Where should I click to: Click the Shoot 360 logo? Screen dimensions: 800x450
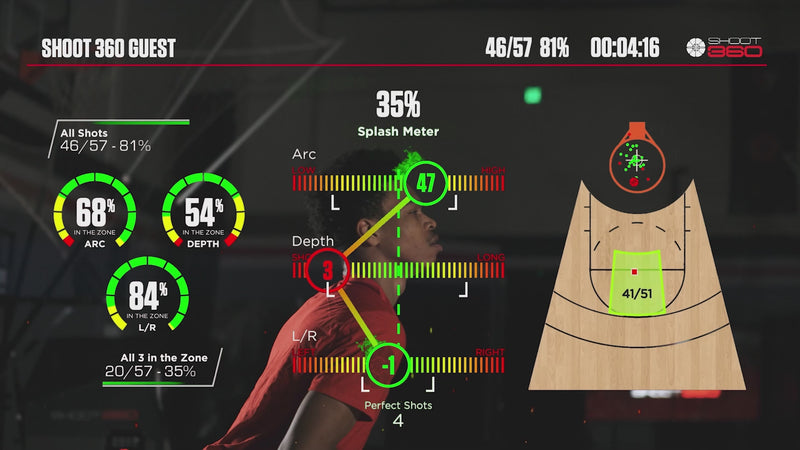(724, 47)
